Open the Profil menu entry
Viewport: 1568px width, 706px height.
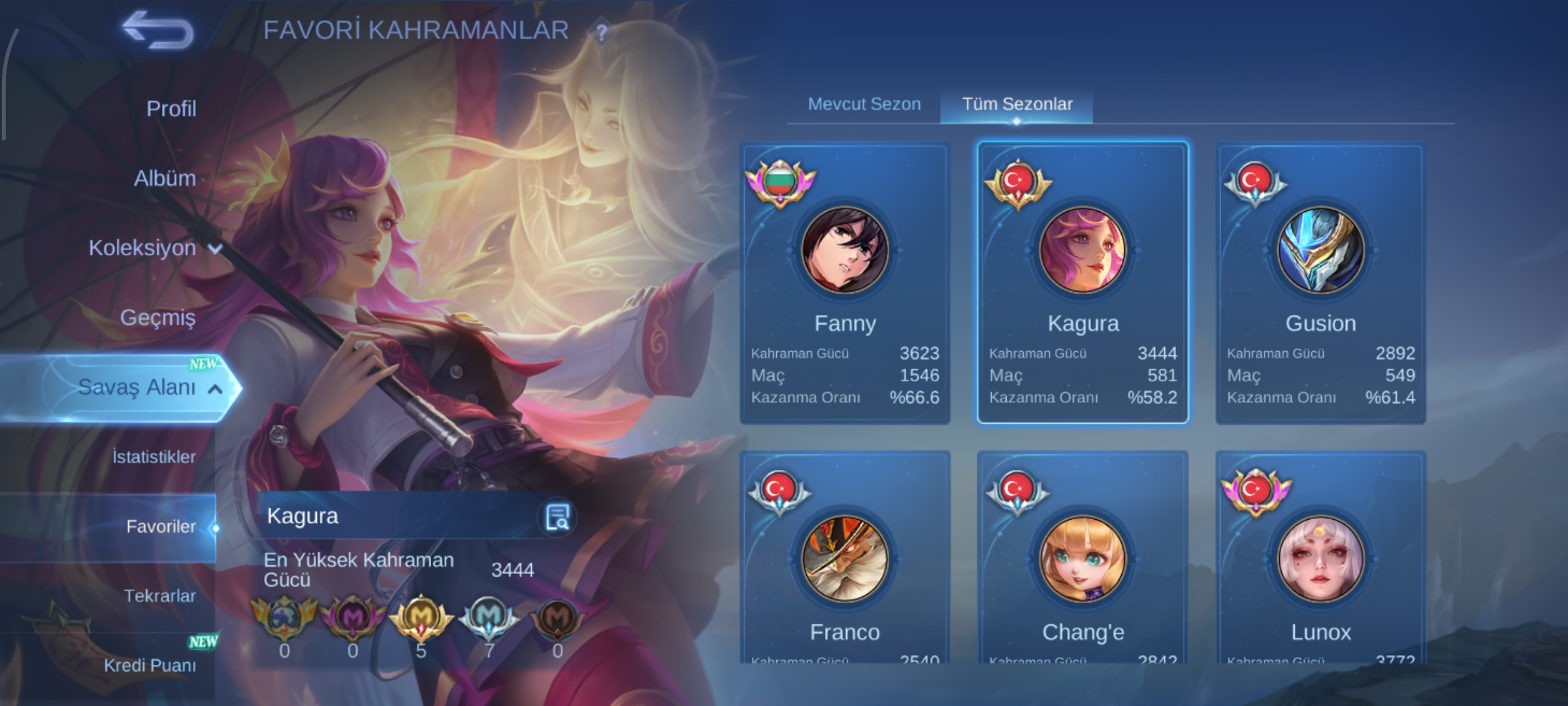click(171, 109)
